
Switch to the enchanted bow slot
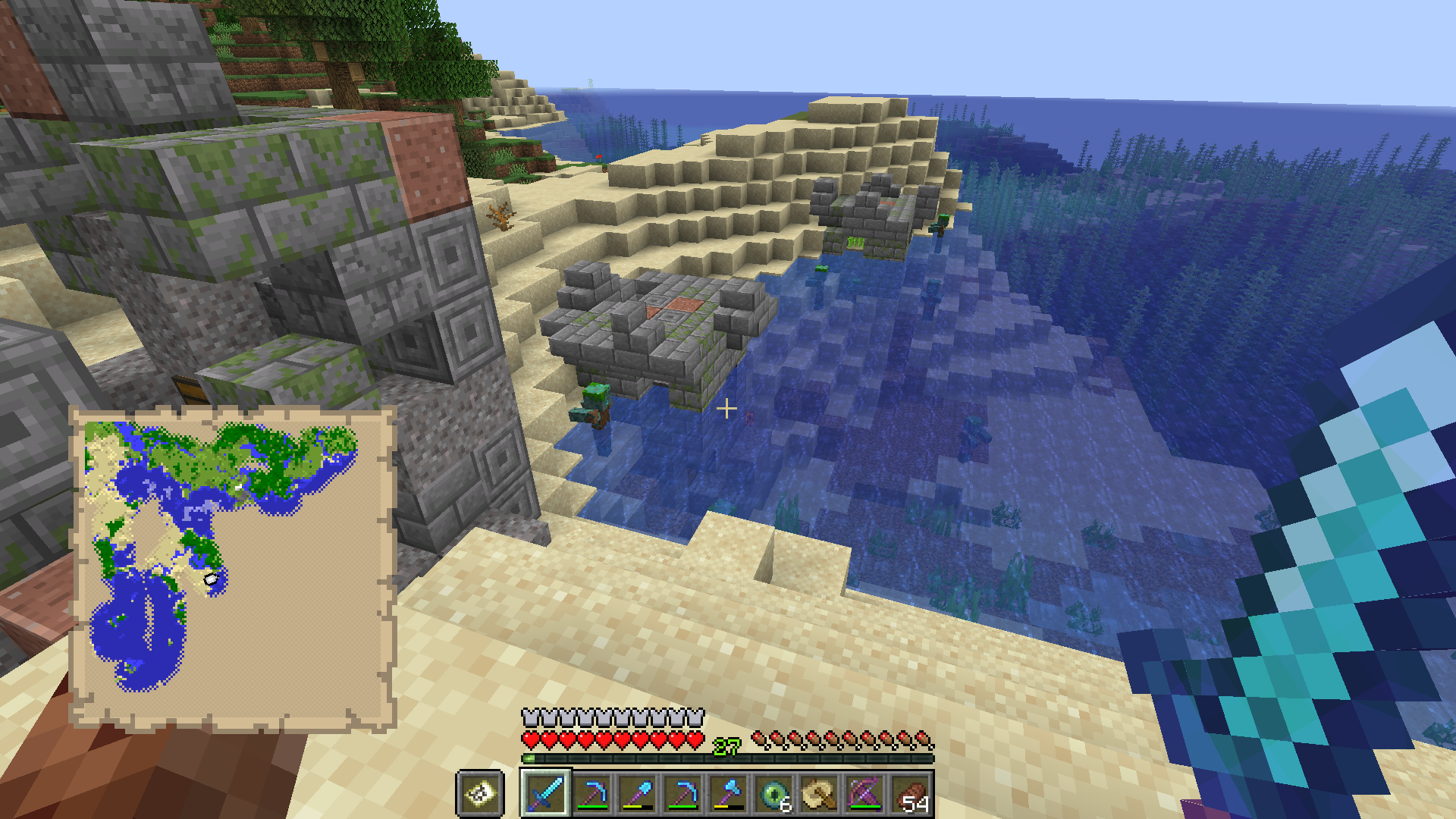pos(864,794)
